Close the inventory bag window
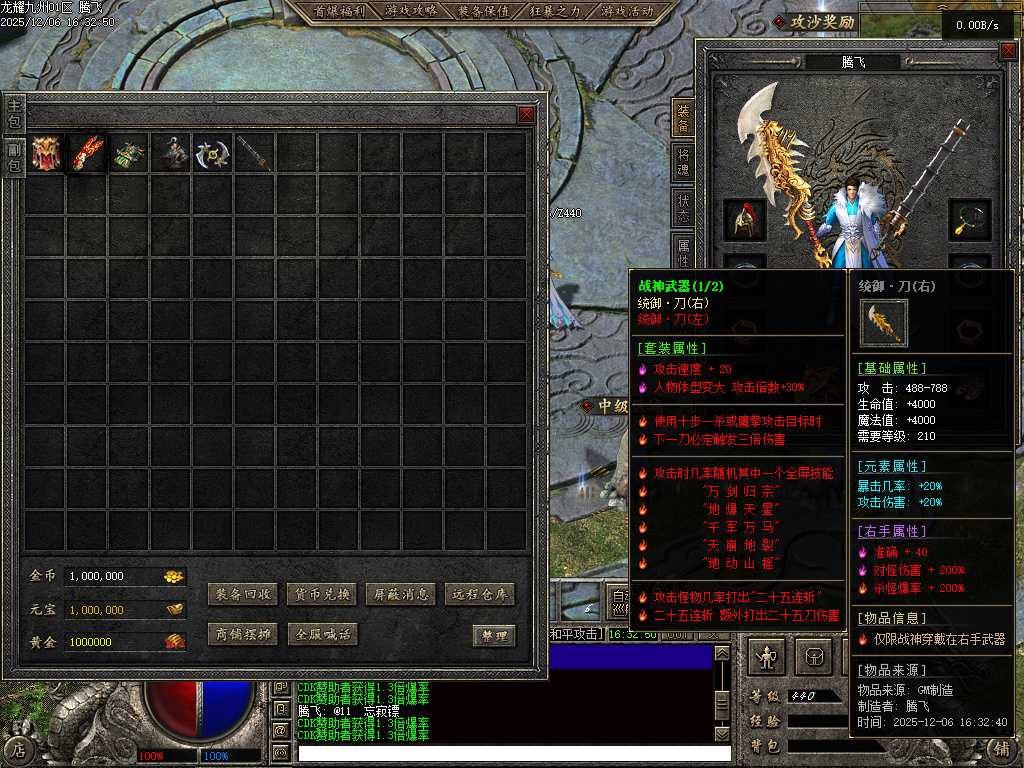1024x768 pixels. pos(526,115)
